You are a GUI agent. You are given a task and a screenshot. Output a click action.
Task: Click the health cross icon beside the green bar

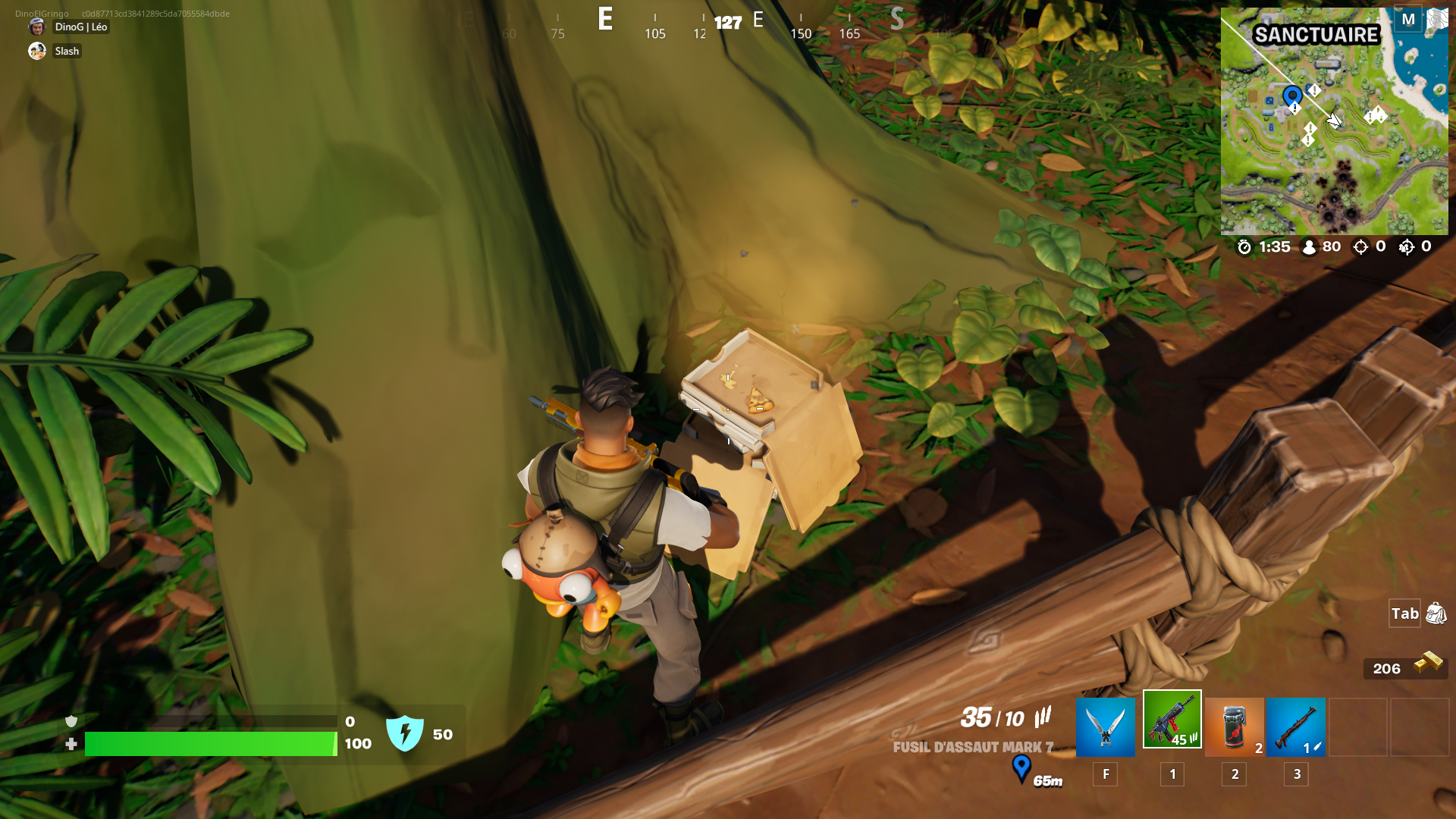click(71, 745)
